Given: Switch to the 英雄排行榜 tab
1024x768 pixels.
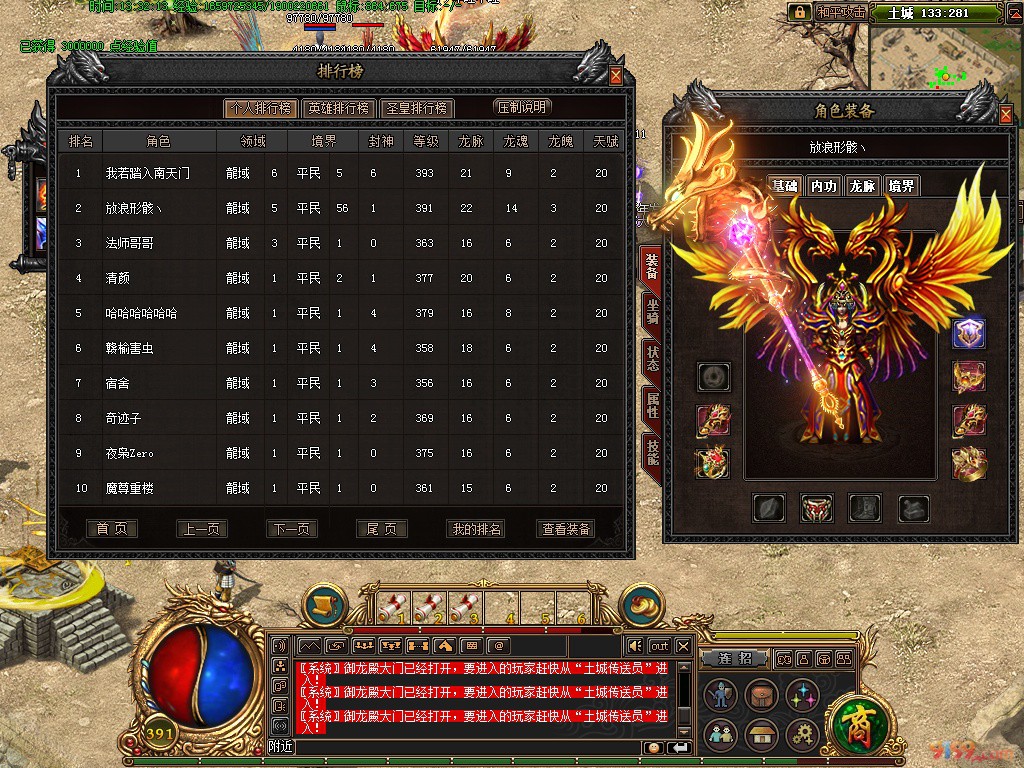Looking at the screenshot, I should [x=338, y=108].
